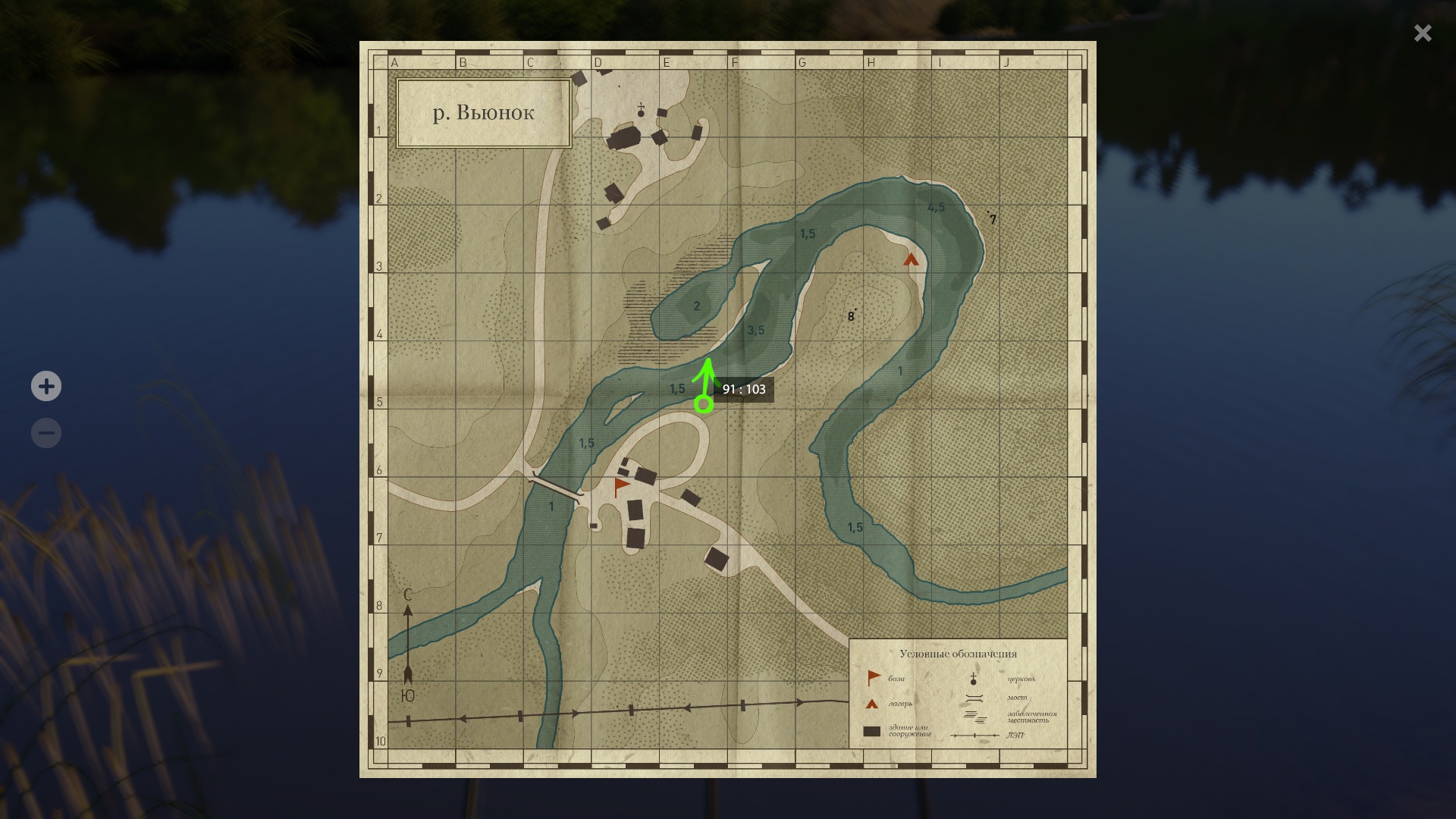The image size is (1456, 819).
Task: Zoom out the map with minus button
Action: [46, 434]
